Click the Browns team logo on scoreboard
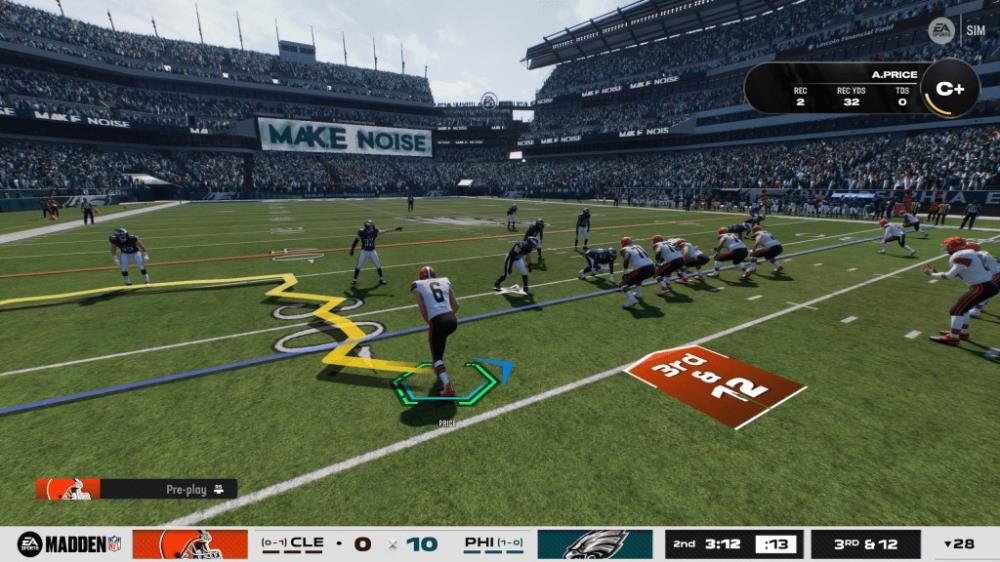The height and width of the screenshot is (562, 1000). 190,544
